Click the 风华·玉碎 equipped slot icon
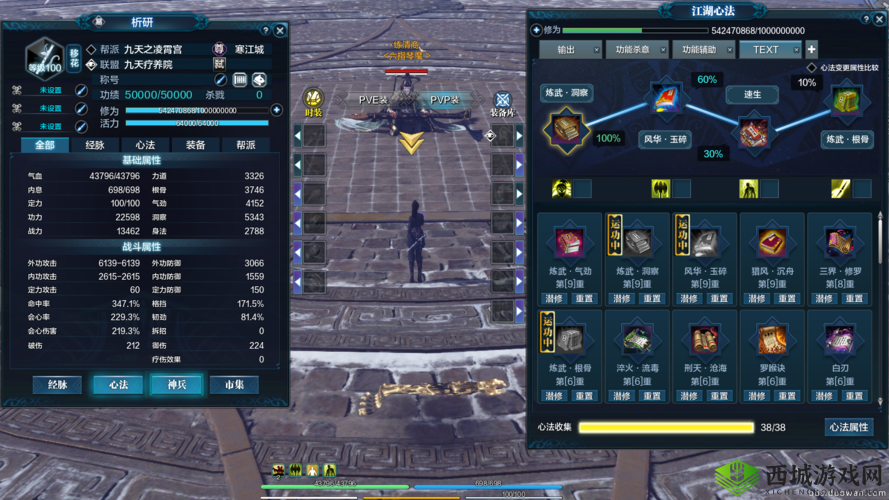The width and height of the screenshot is (889, 500). coord(665,97)
